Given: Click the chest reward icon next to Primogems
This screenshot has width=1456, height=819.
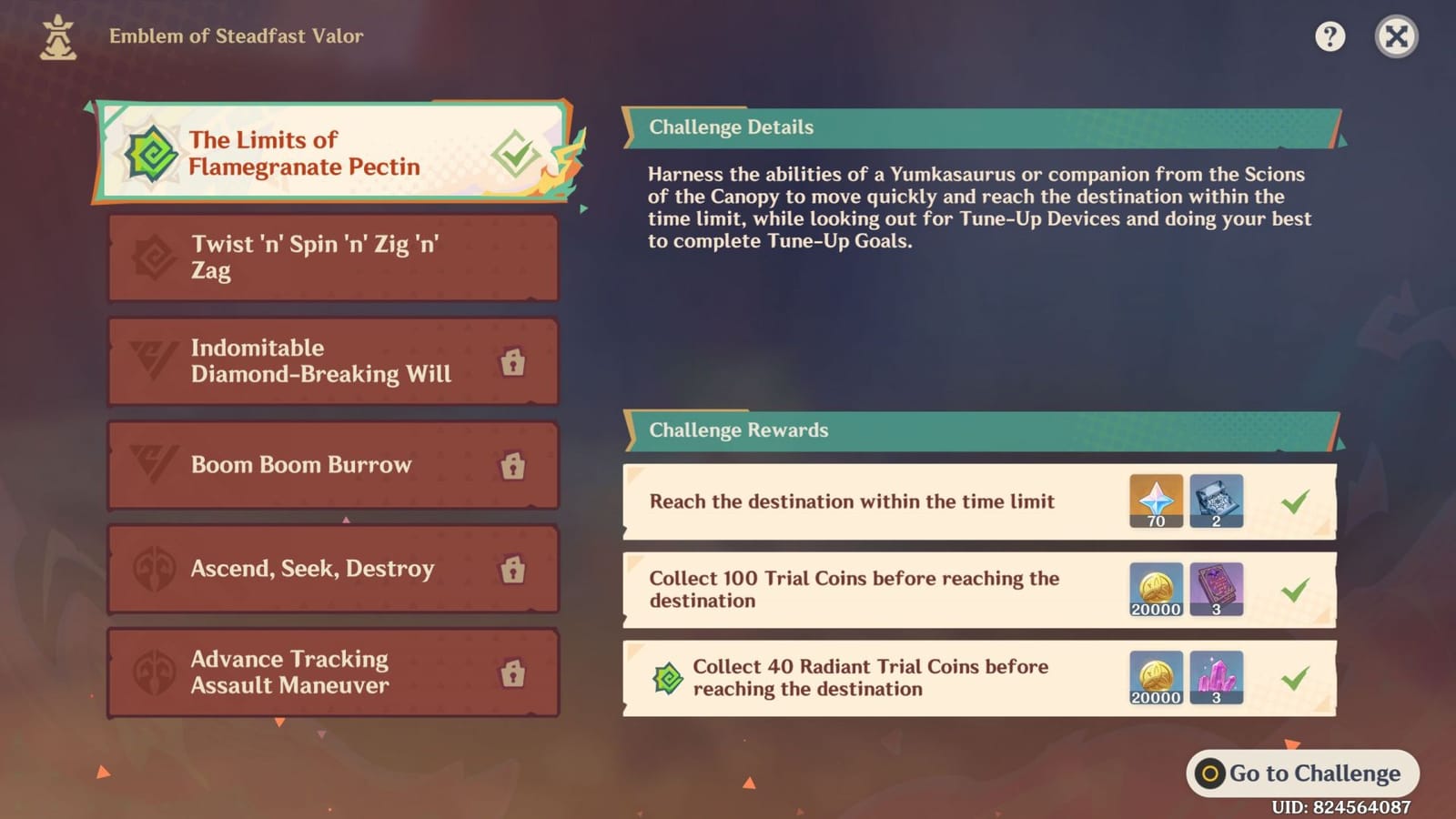Looking at the screenshot, I should [1217, 499].
